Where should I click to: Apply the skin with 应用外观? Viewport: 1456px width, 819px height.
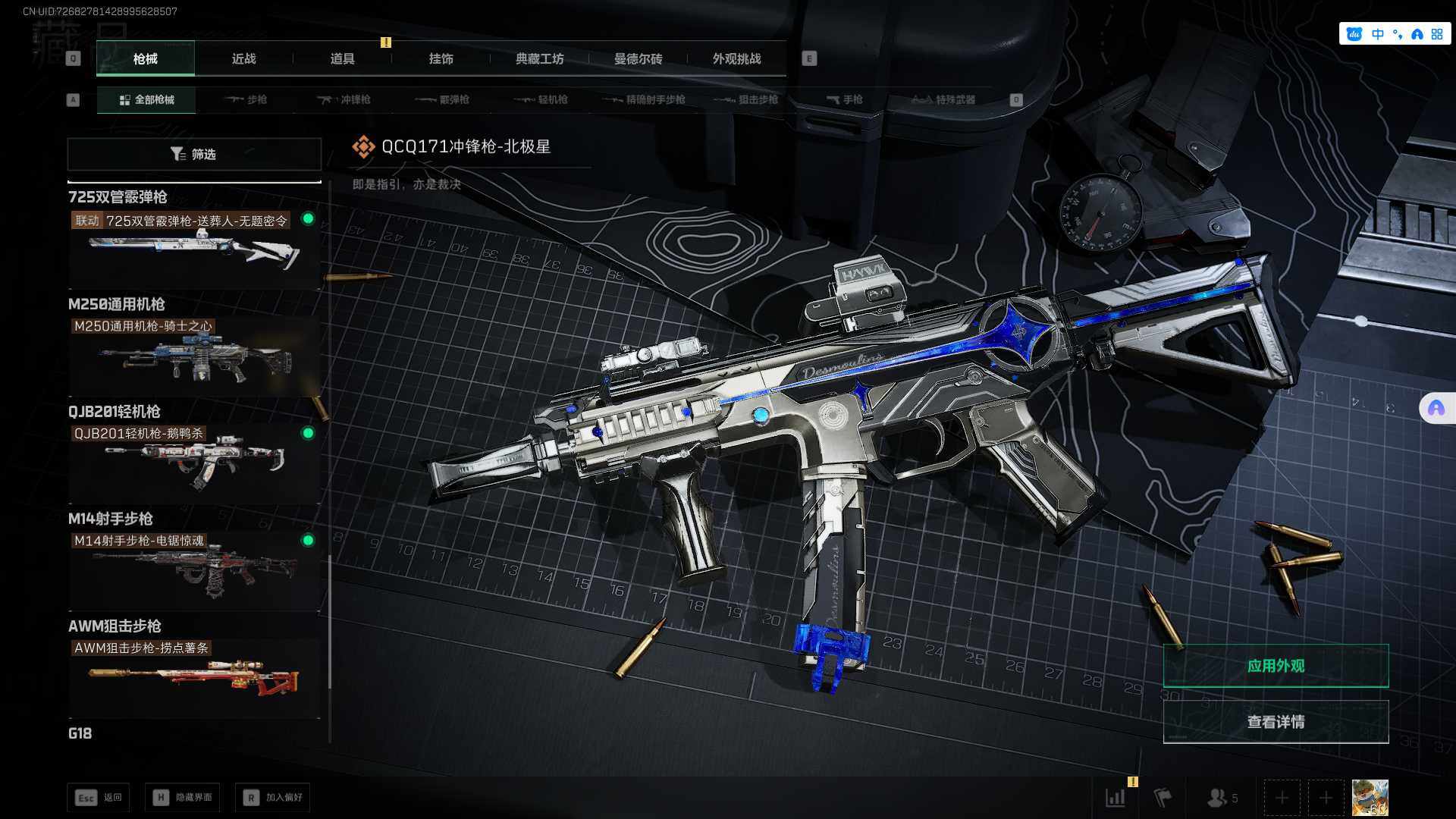[x=1276, y=666]
